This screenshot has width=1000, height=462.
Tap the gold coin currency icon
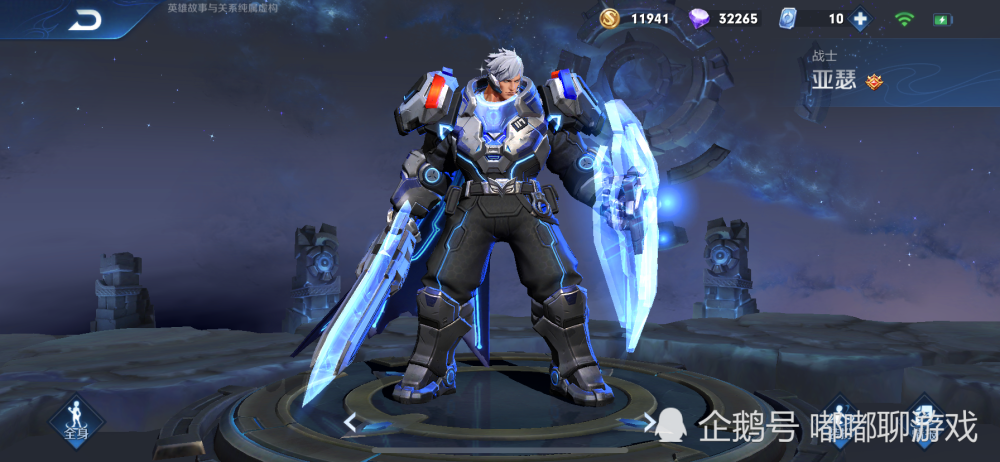pos(609,19)
